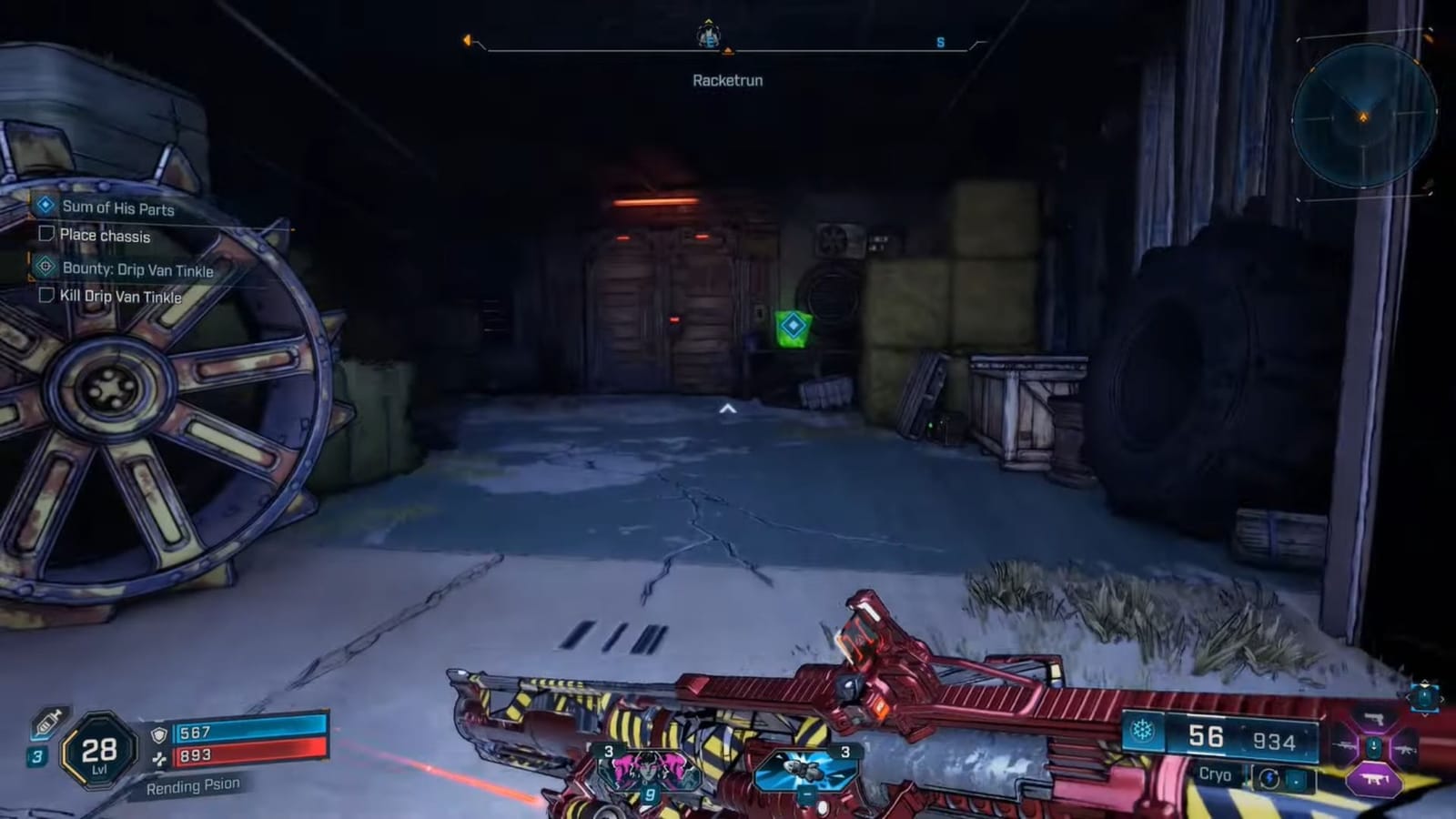
Task: Click the objective marker atop the Racketrun compass
Action: click(x=707, y=36)
